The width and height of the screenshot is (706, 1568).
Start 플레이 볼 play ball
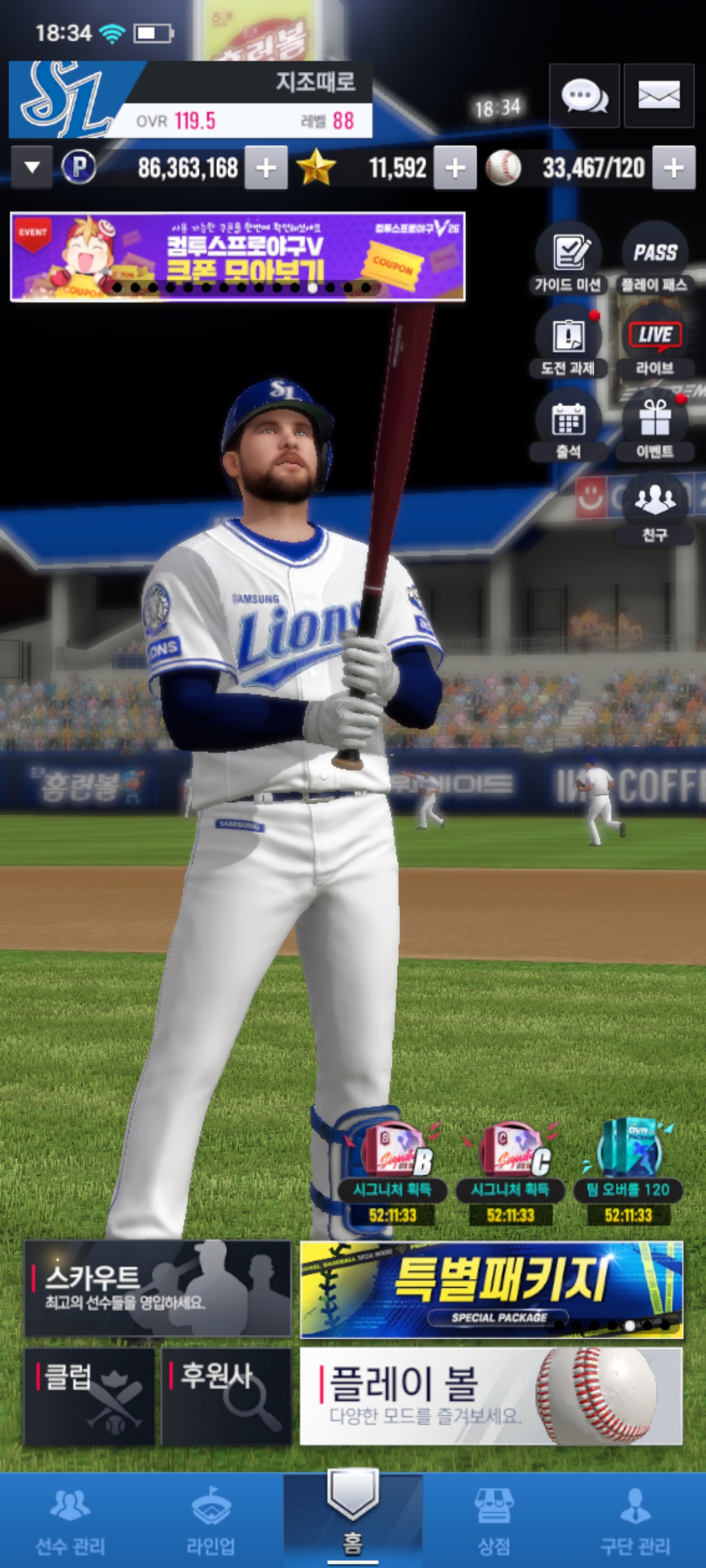click(x=491, y=1396)
